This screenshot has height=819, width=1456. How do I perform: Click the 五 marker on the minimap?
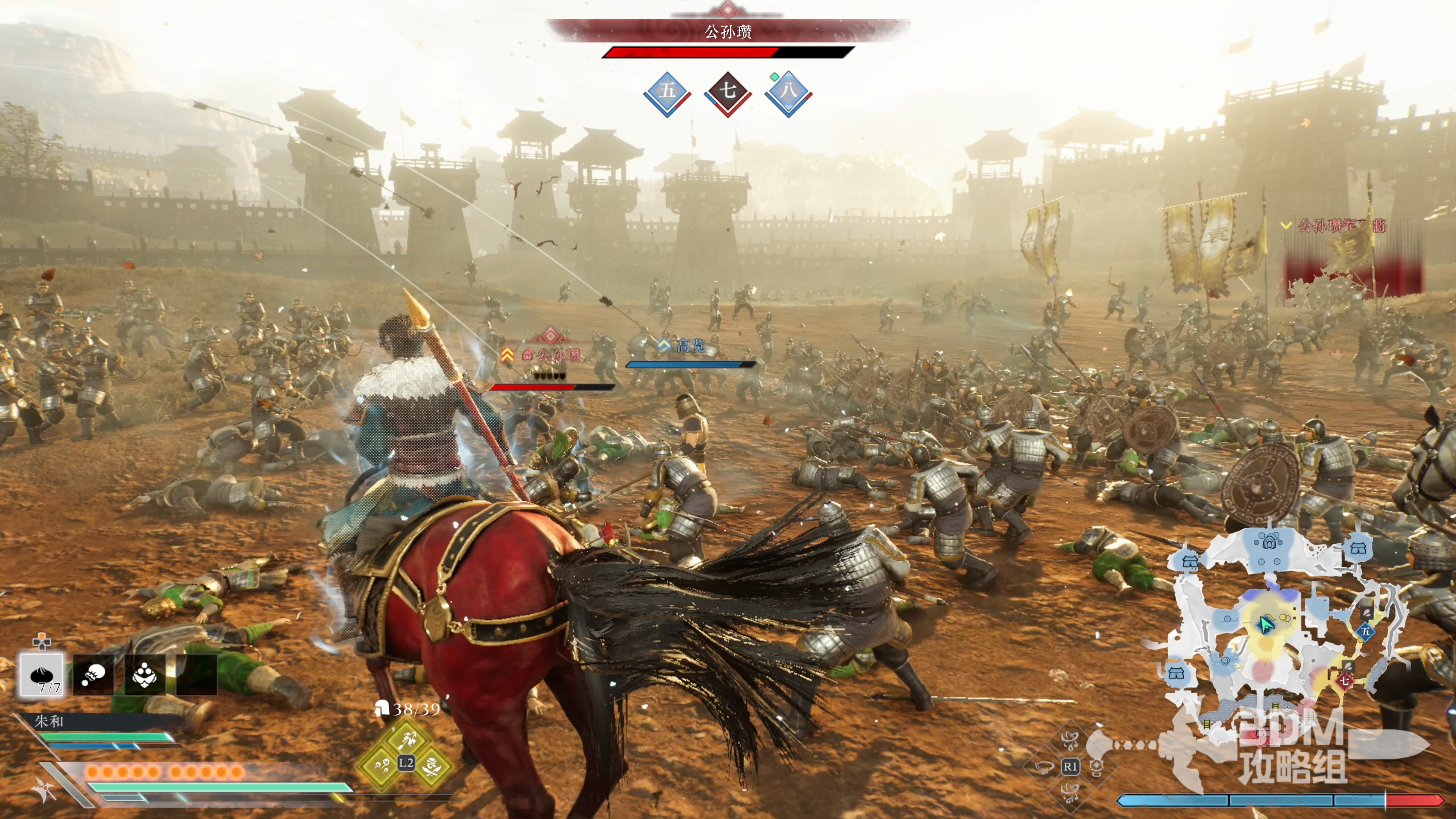pos(1365,631)
